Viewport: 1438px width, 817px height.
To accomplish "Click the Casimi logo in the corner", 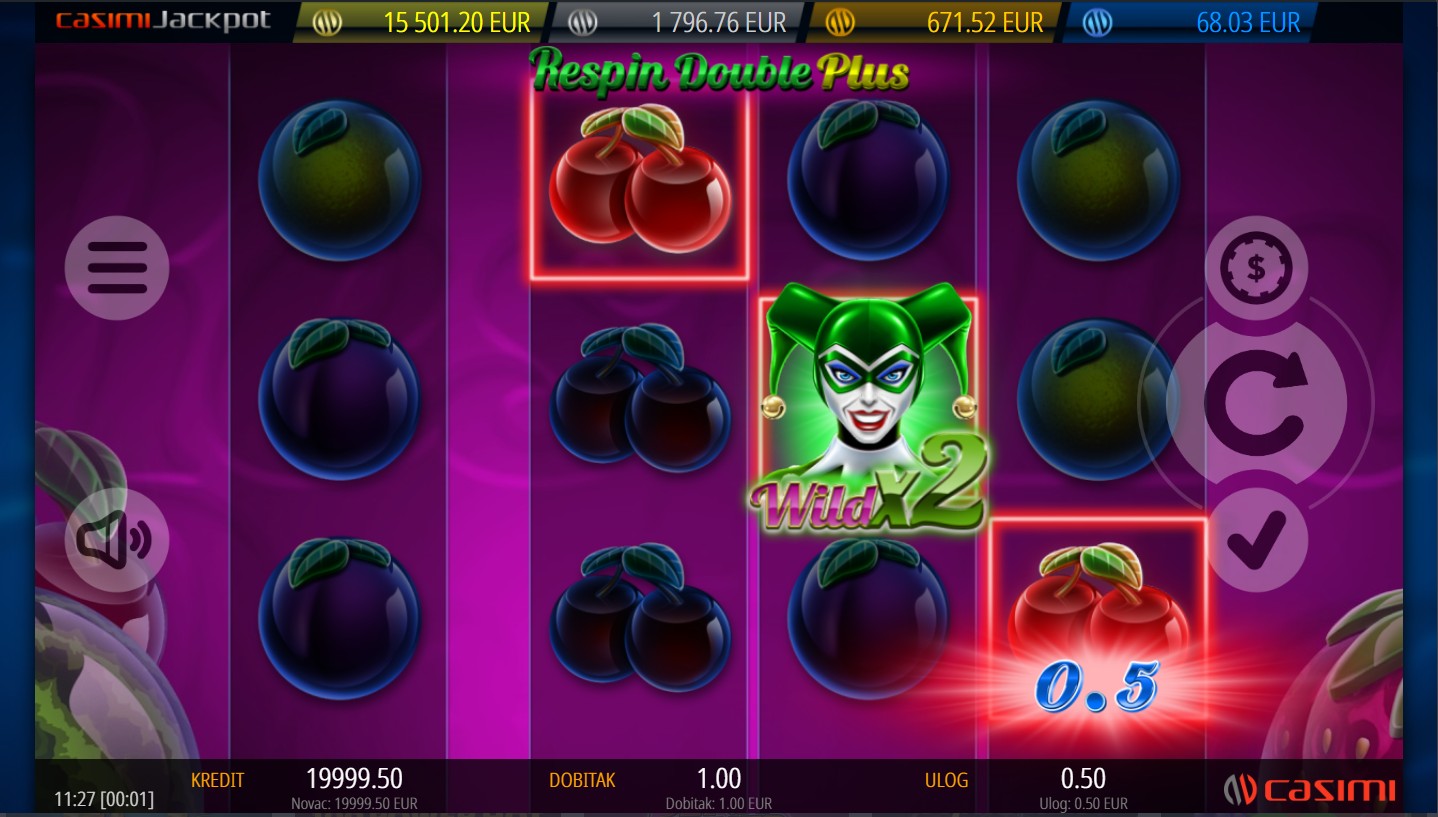I will 1310,789.
